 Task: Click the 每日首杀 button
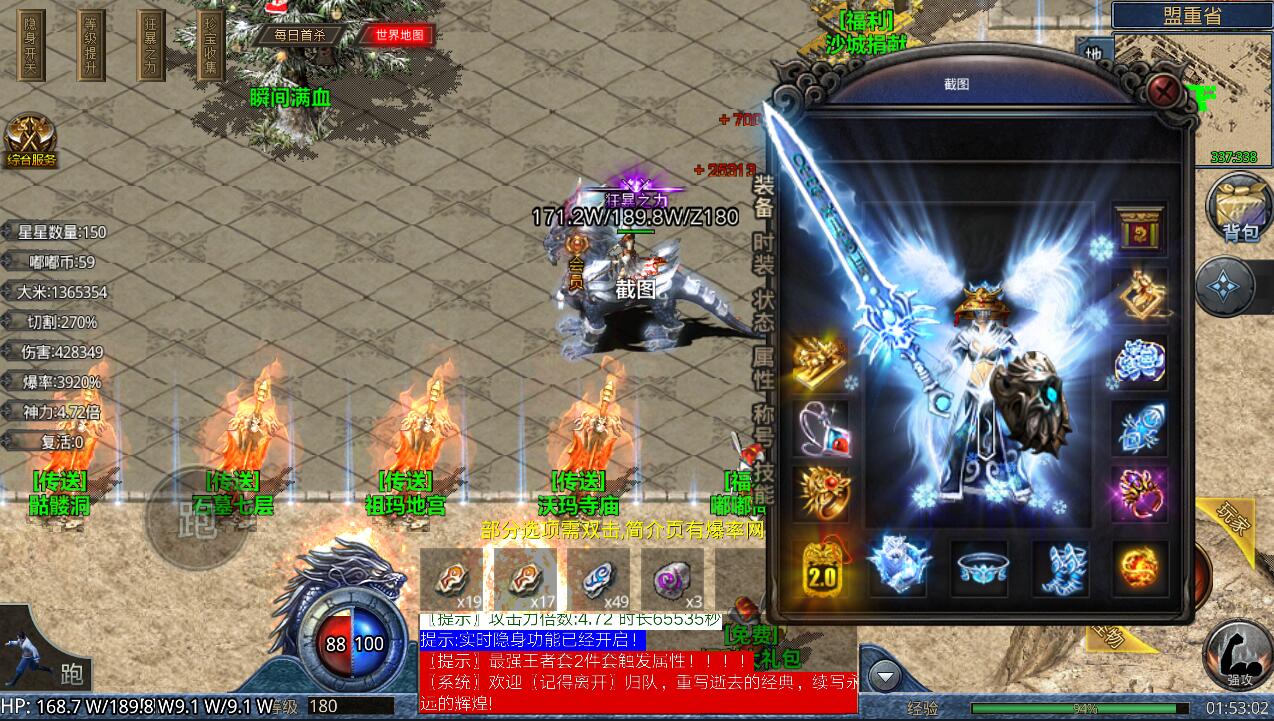[300, 35]
